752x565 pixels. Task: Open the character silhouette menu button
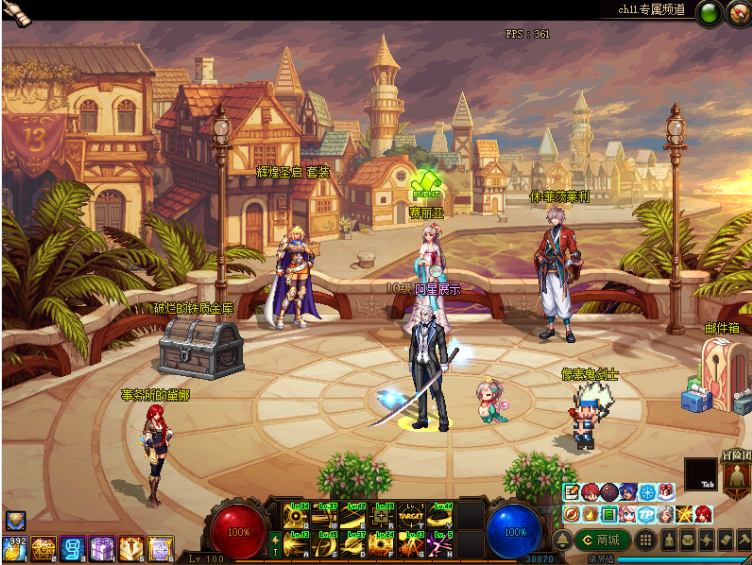(668, 540)
